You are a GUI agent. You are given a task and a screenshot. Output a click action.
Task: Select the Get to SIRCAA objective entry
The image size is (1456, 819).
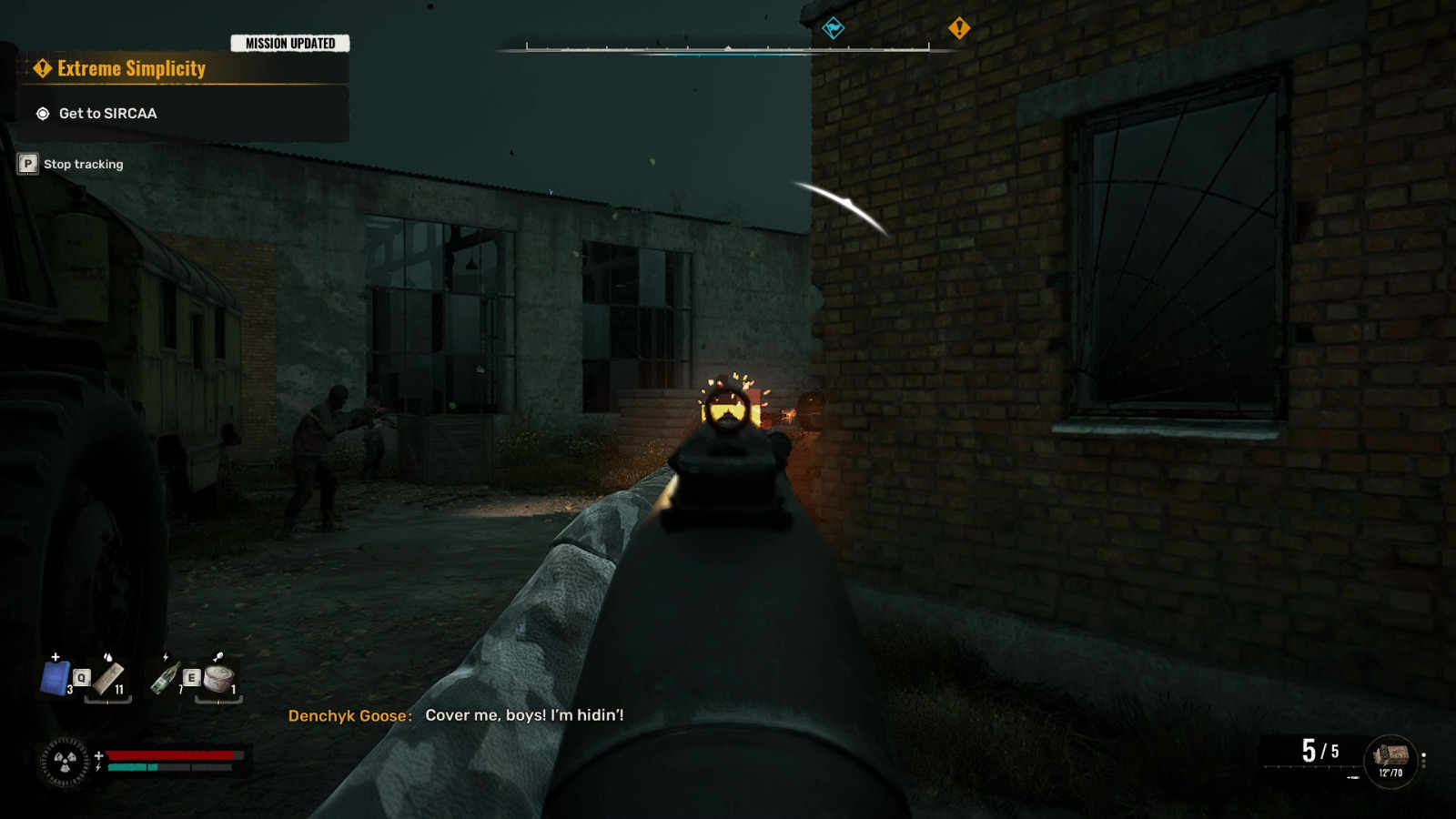coord(106,113)
